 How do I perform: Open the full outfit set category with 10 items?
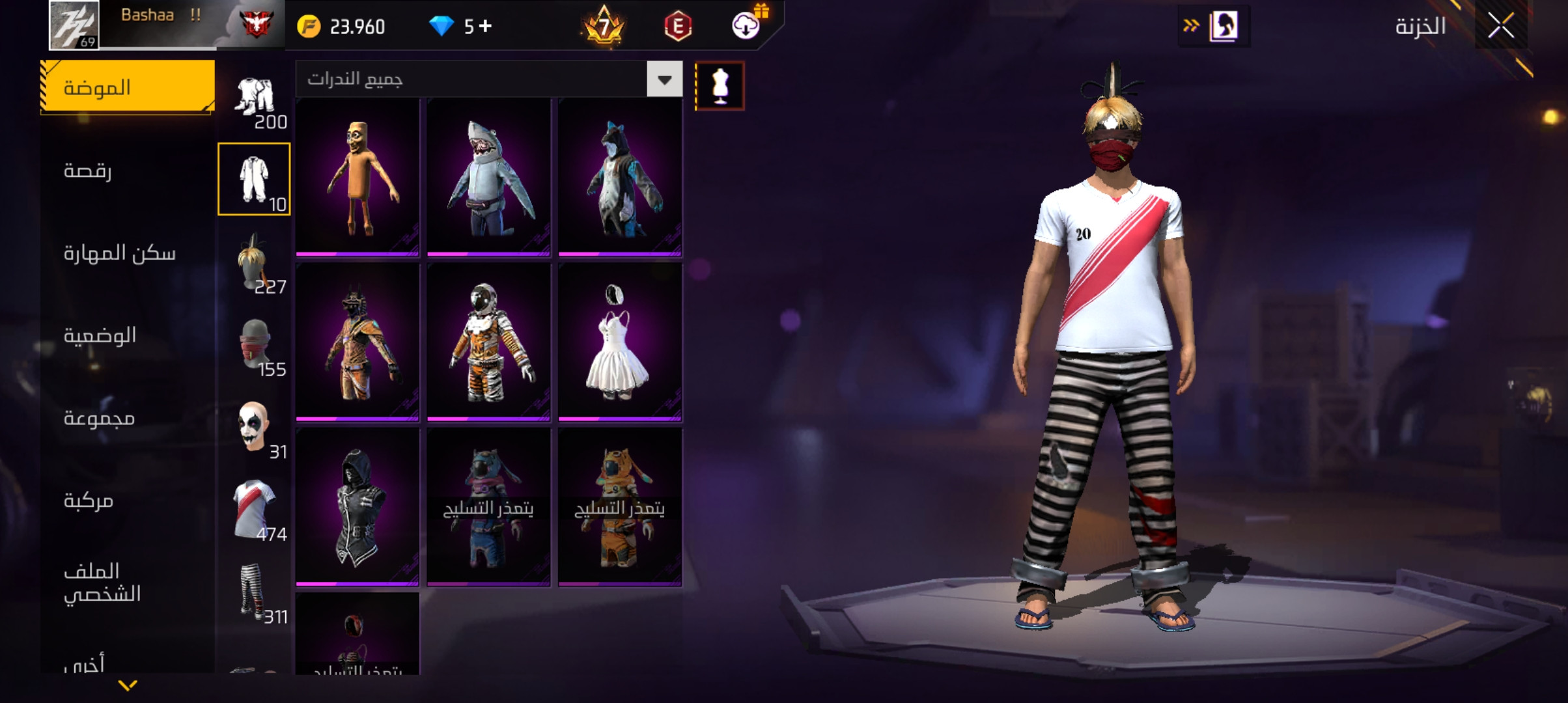pos(254,179)
